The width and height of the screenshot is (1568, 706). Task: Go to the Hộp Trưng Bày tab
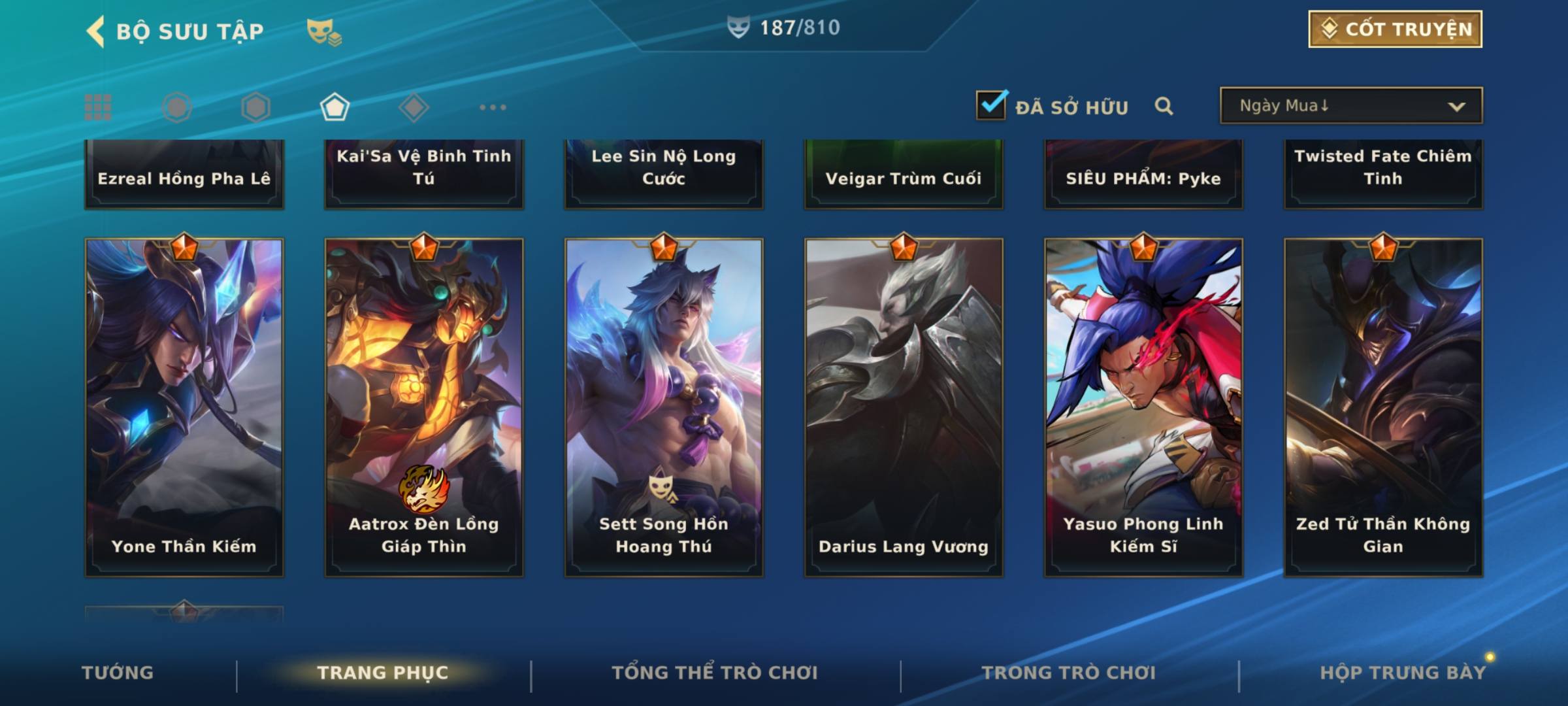click(1403, 673)
